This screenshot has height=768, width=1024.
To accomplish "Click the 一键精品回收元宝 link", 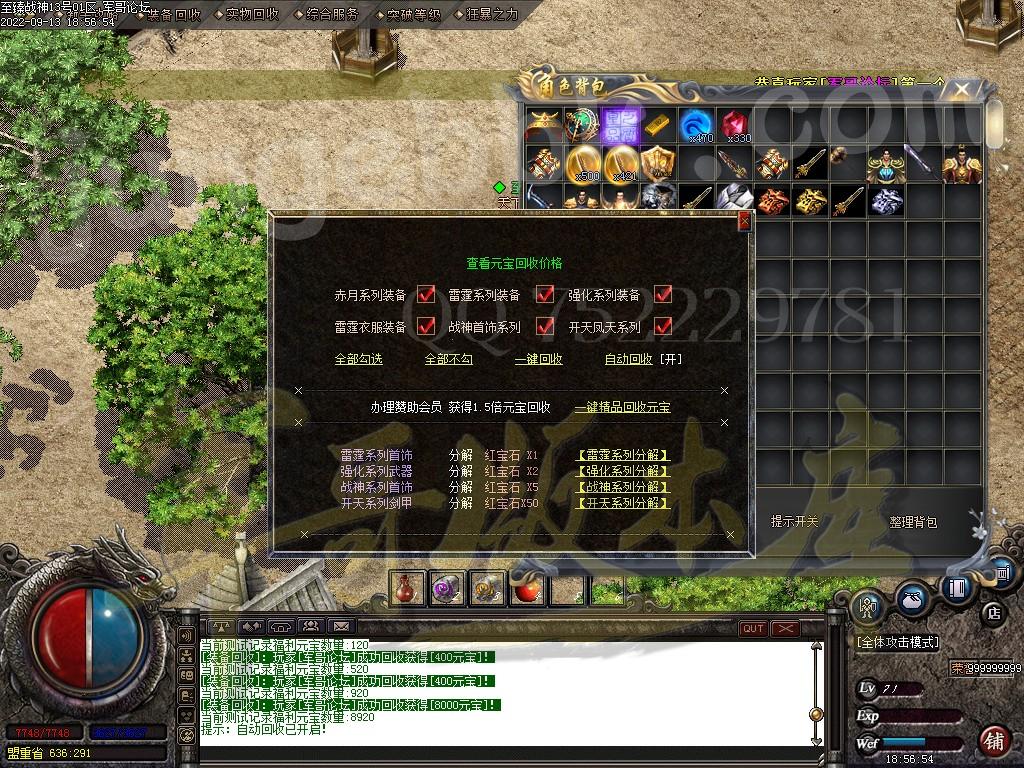I will pyautogui.click(x=622, y=407).
